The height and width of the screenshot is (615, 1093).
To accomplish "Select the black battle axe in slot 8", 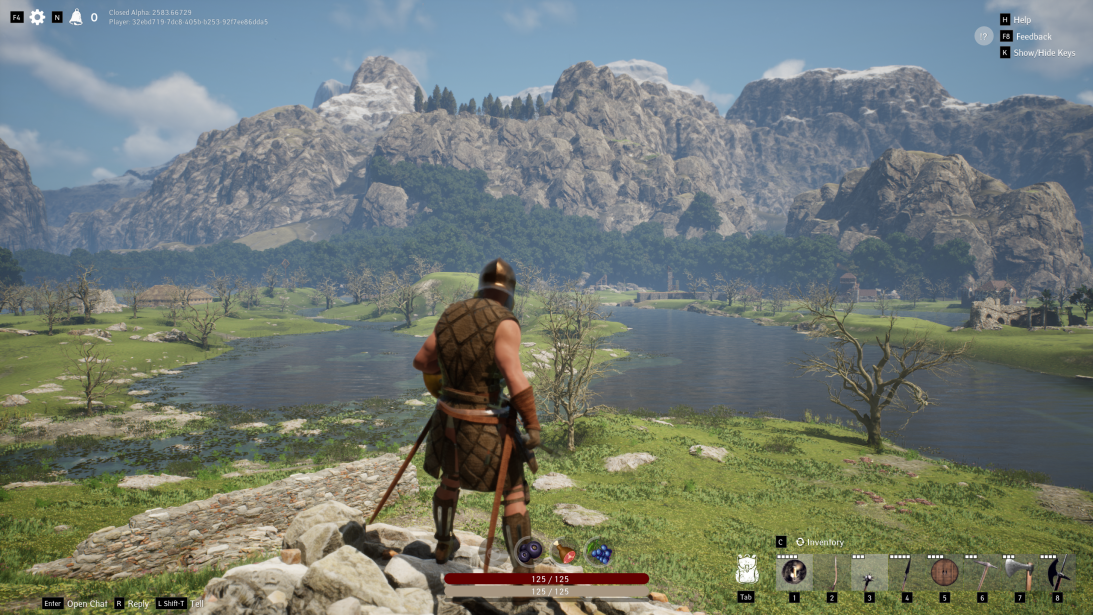I will point(1057,572).
